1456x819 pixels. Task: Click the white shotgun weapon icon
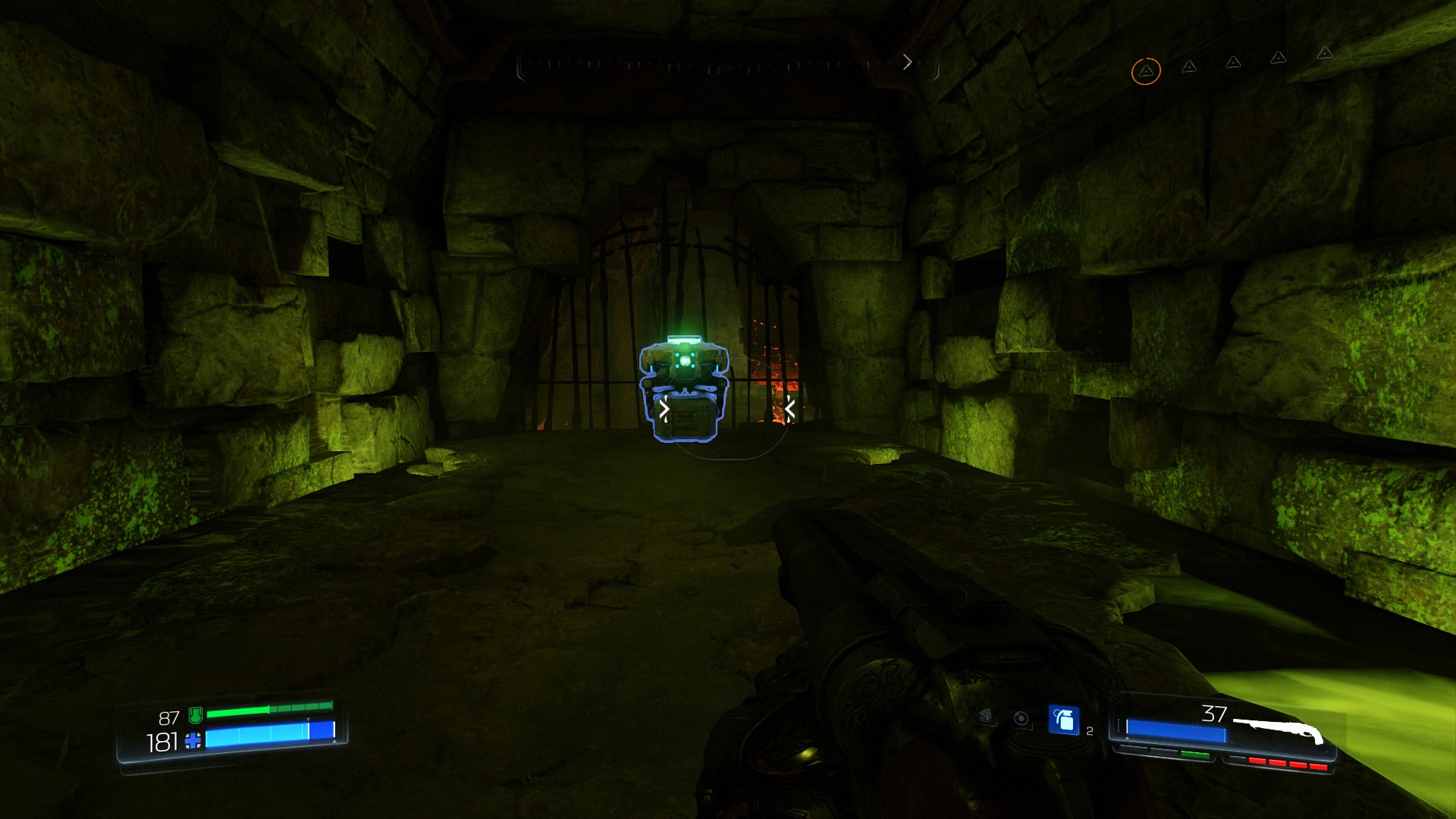[x=1279, y=731]
